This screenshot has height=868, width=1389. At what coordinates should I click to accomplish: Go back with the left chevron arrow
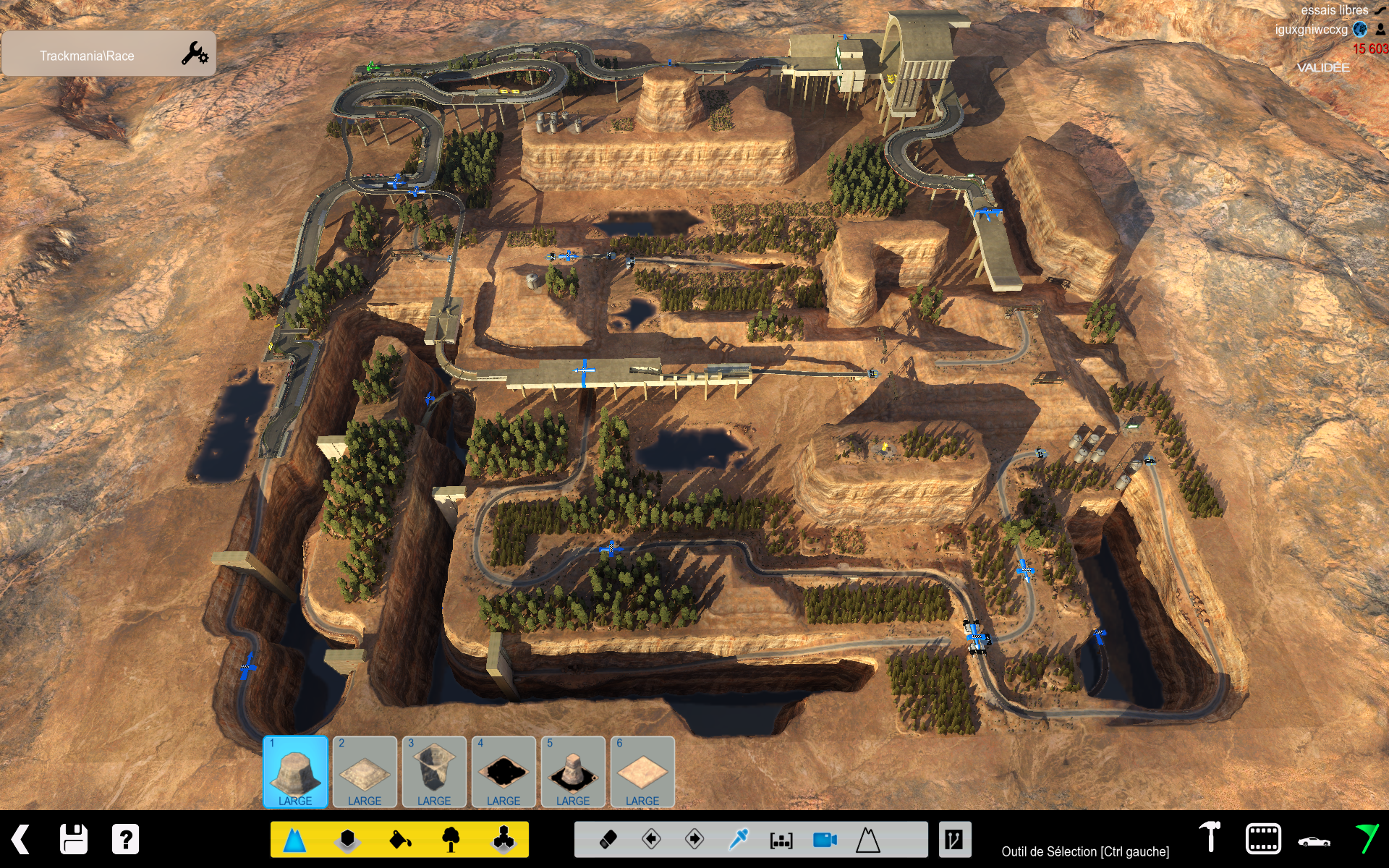pos(21,840)
